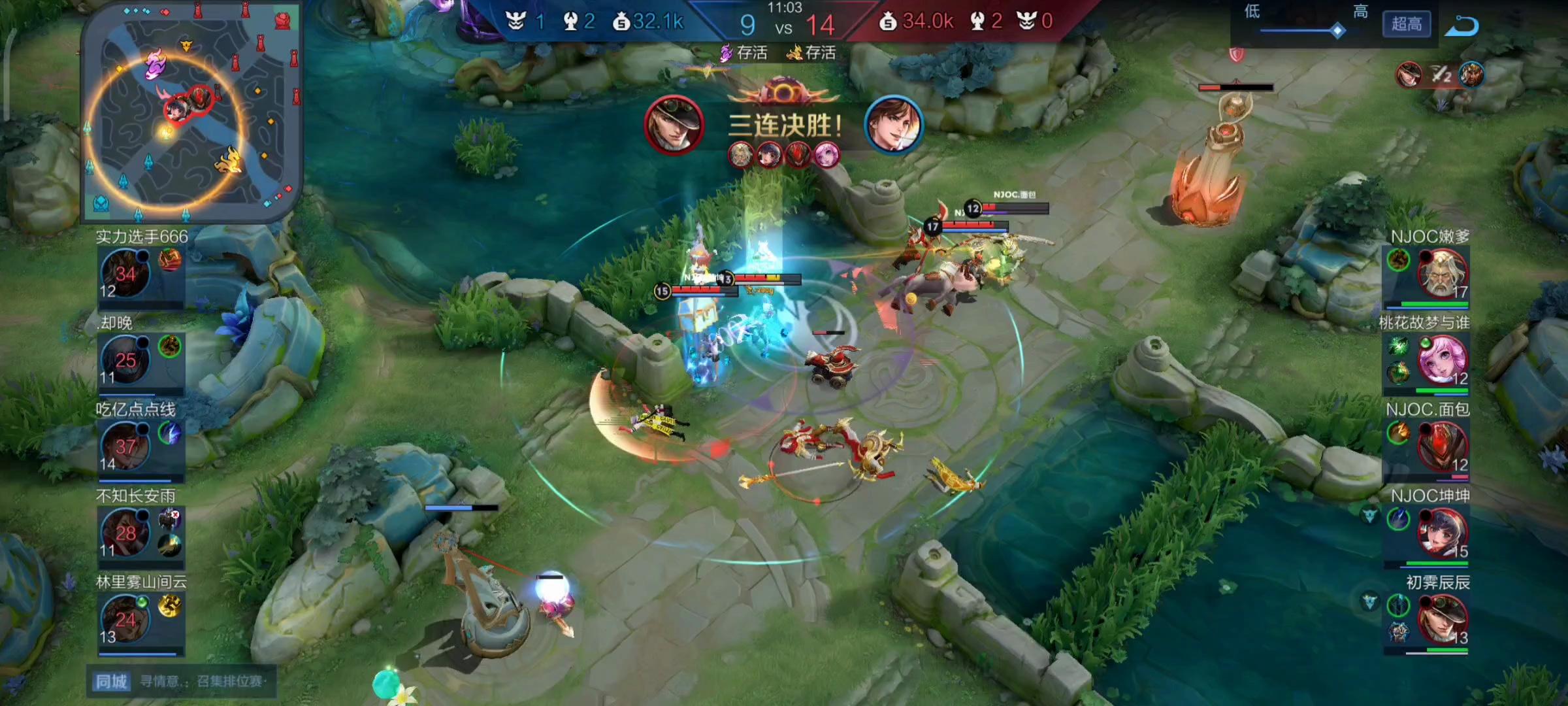This screenshot has width=1568, height=706.
Task: Select NJOC坤坤's hero portrait
Action: tap(1441, 533)
